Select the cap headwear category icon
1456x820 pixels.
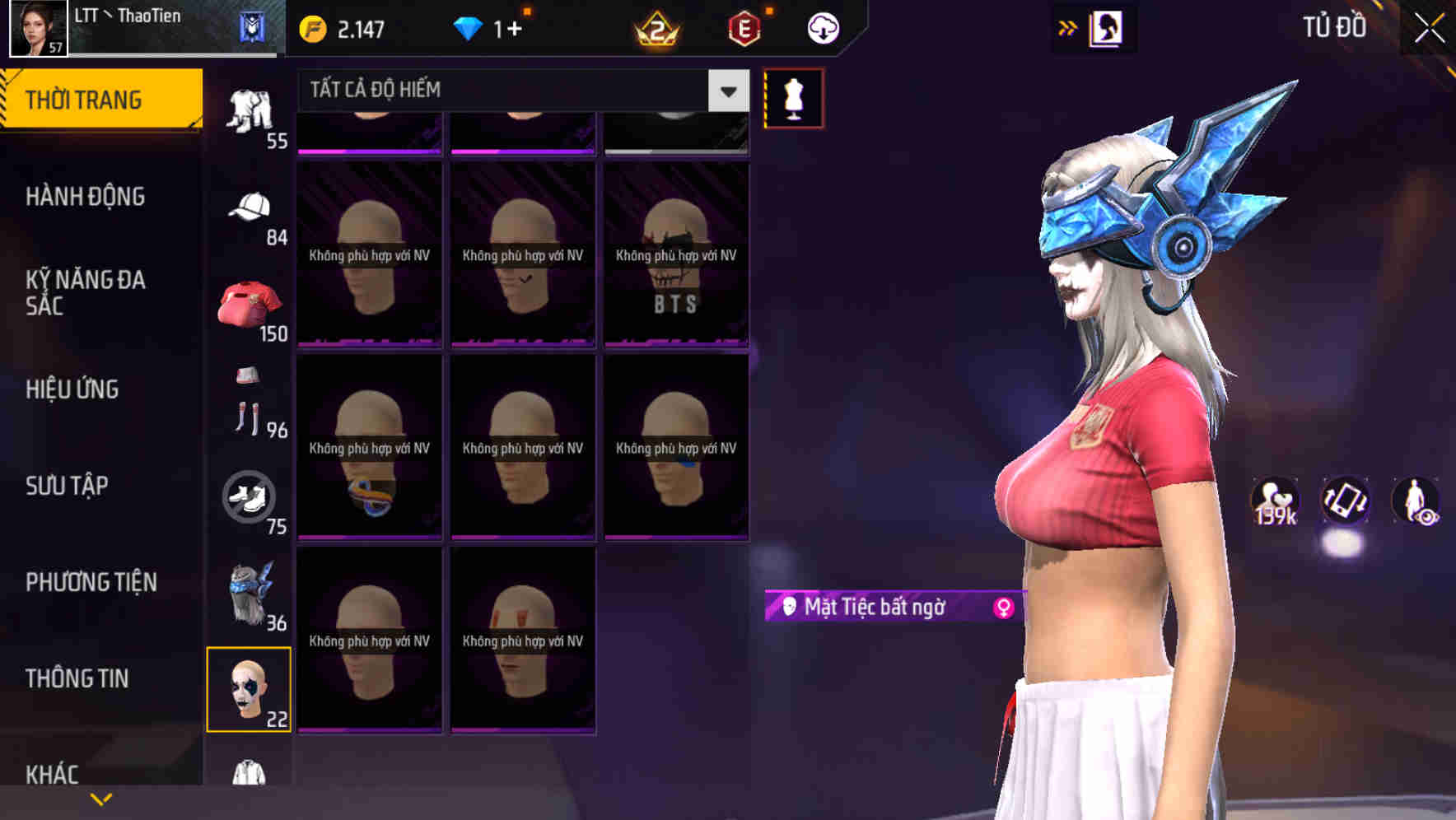pyautogui.click(x=250, y=204)
